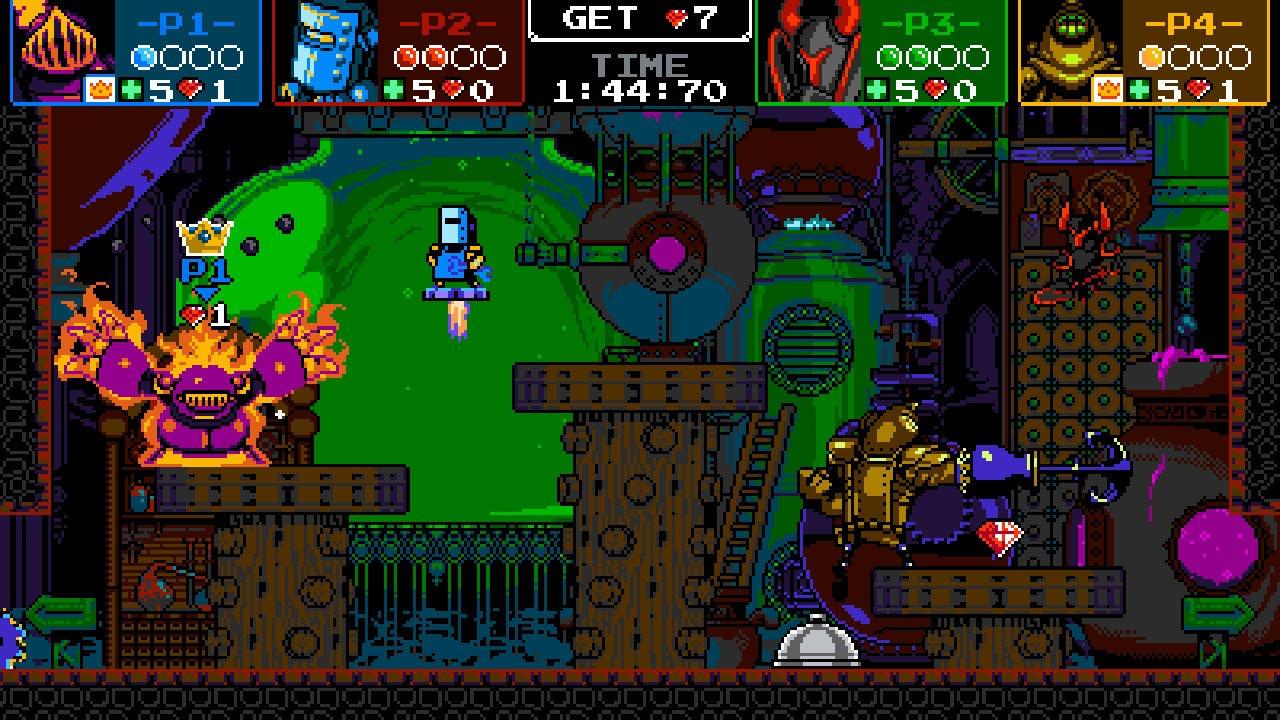Screen dimensions: 1280x720
Task: Click the crown icon in the P4 panel
Action: point(1107,90)
